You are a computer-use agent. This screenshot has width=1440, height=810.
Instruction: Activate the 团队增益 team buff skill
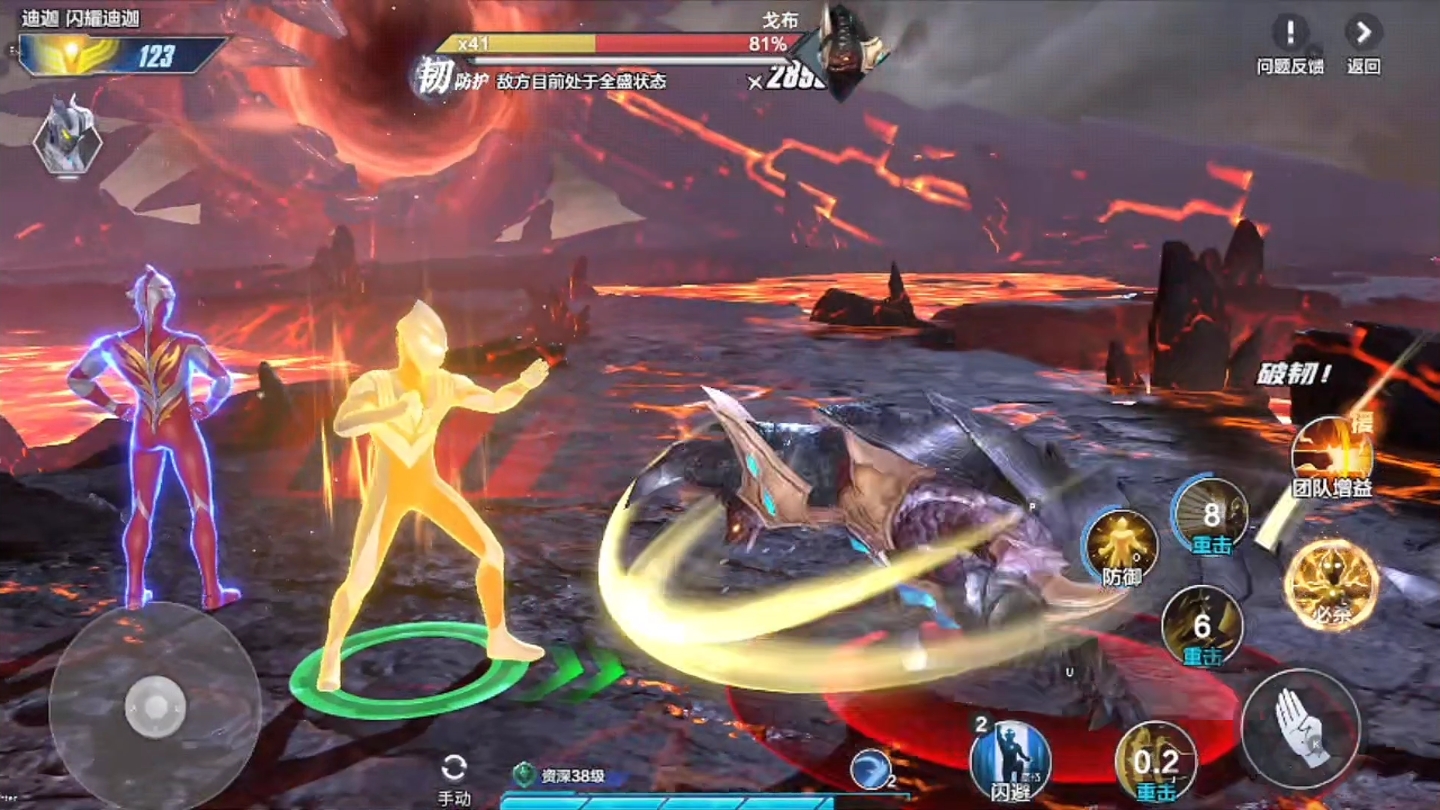coord(1331,452)
